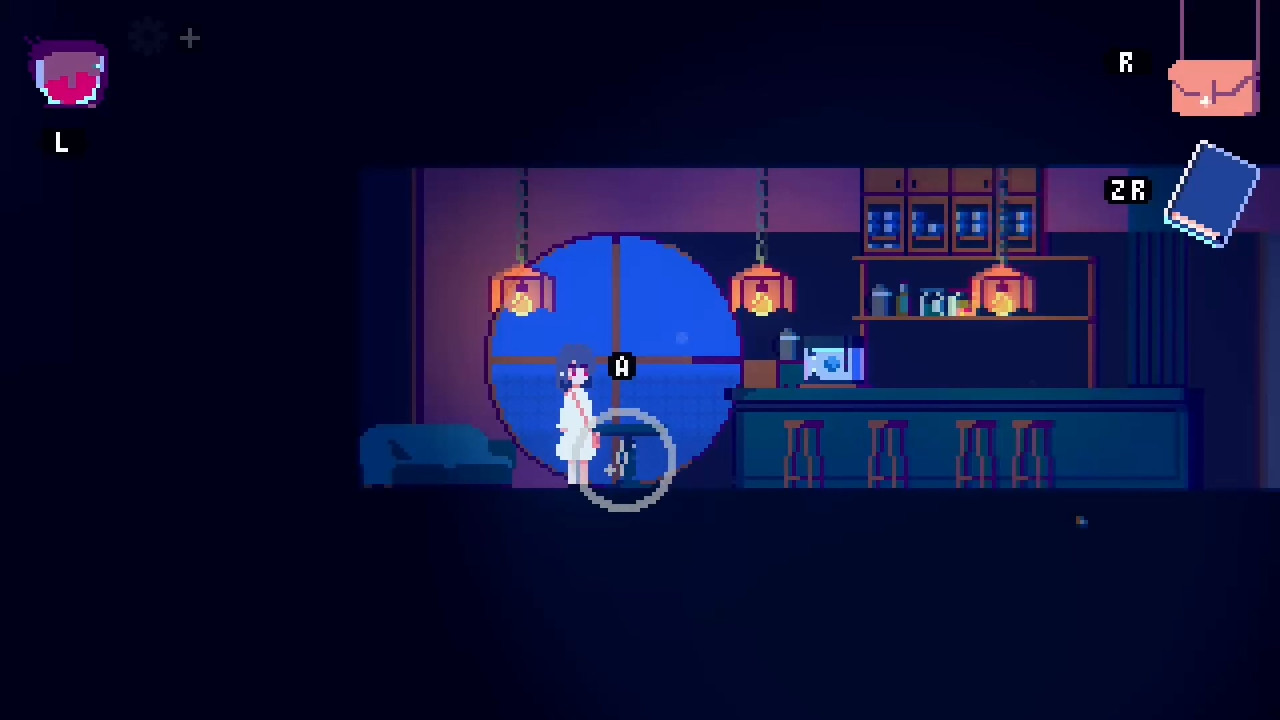Click the L button label under the drink

click(x=60, y=143)
